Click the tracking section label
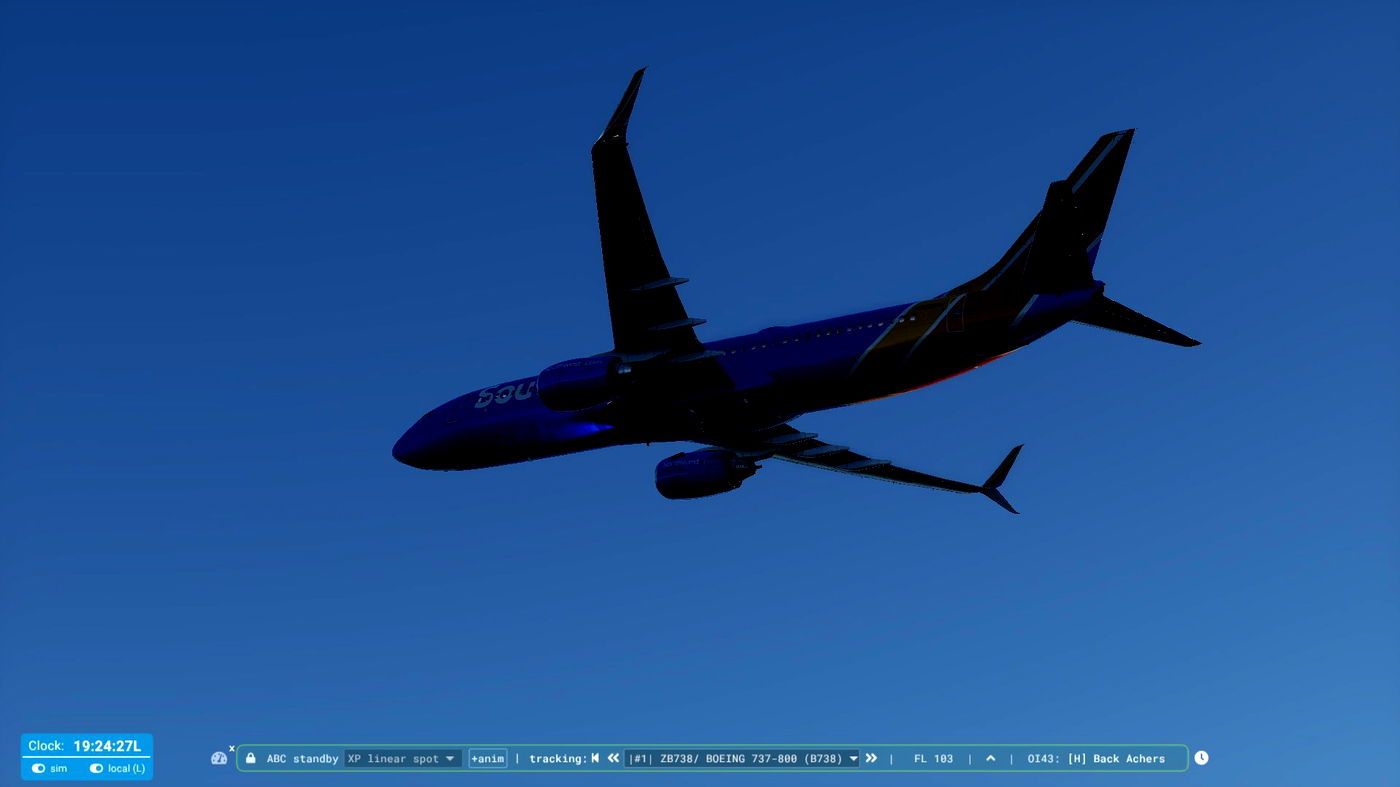Screen dimensions: 1400x787 557,758
